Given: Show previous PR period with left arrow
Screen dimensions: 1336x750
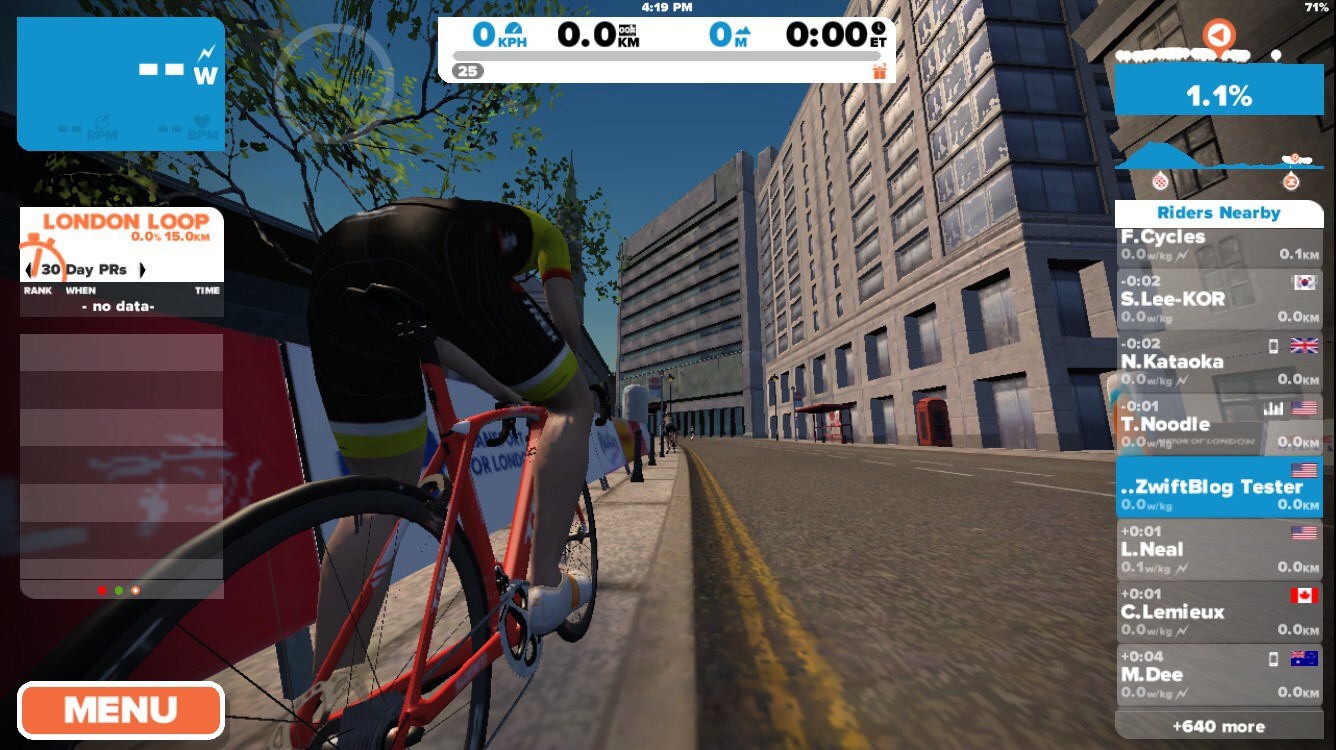Looking at the screenshot, I should [29, 270].
